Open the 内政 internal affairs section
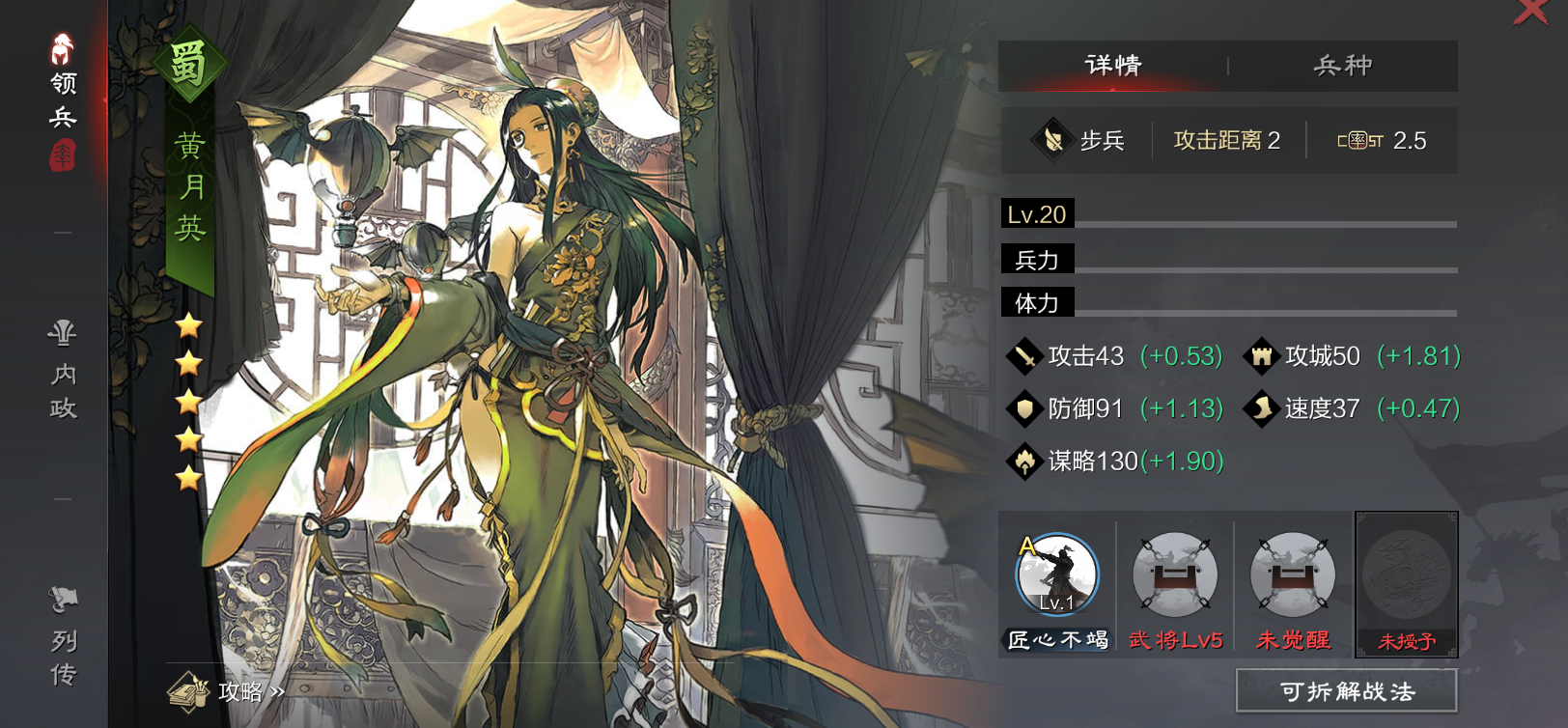Viewport: 1568px width, 728px height. pos(63,372)
